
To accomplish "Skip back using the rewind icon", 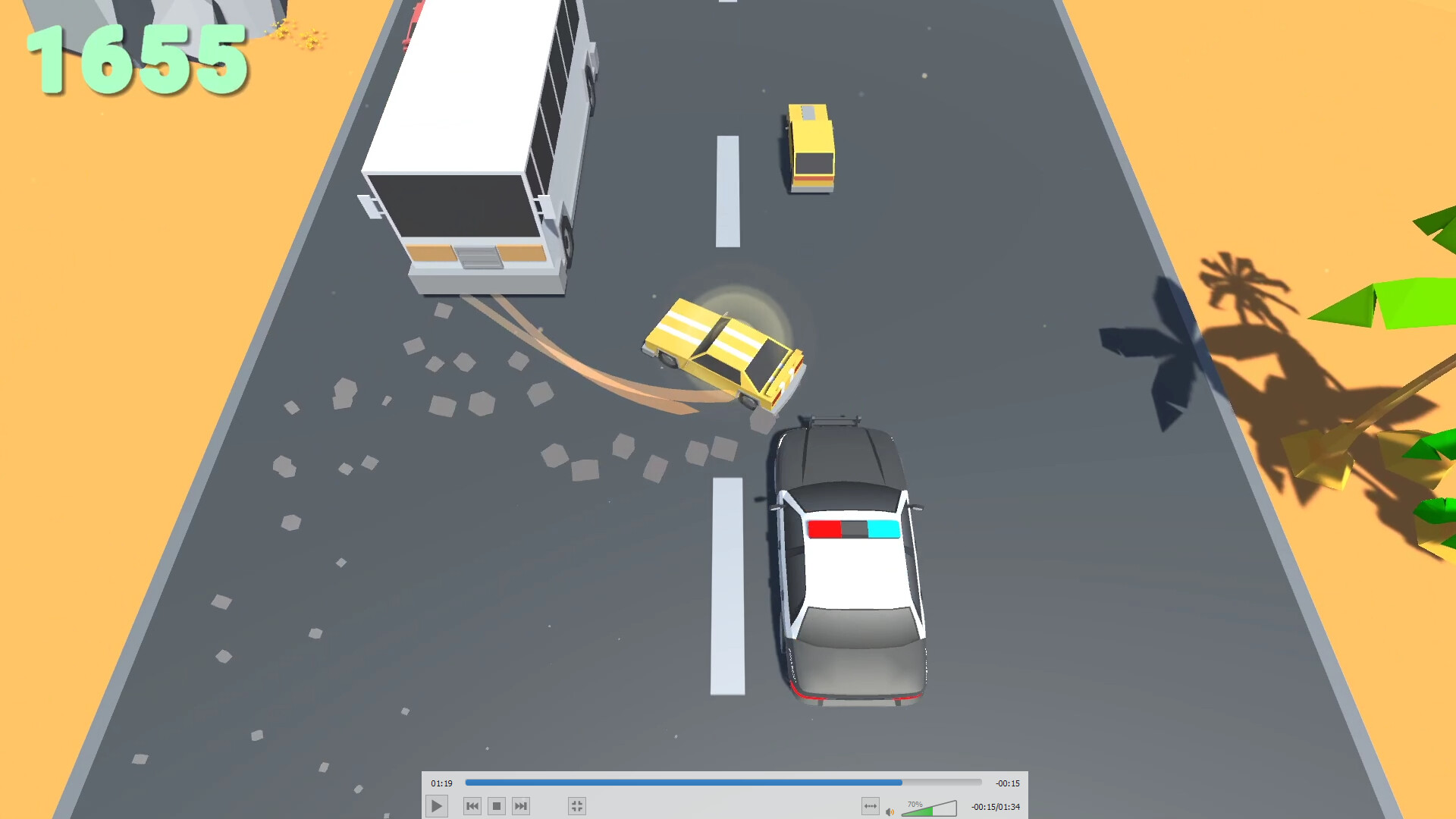I will 472,806.
